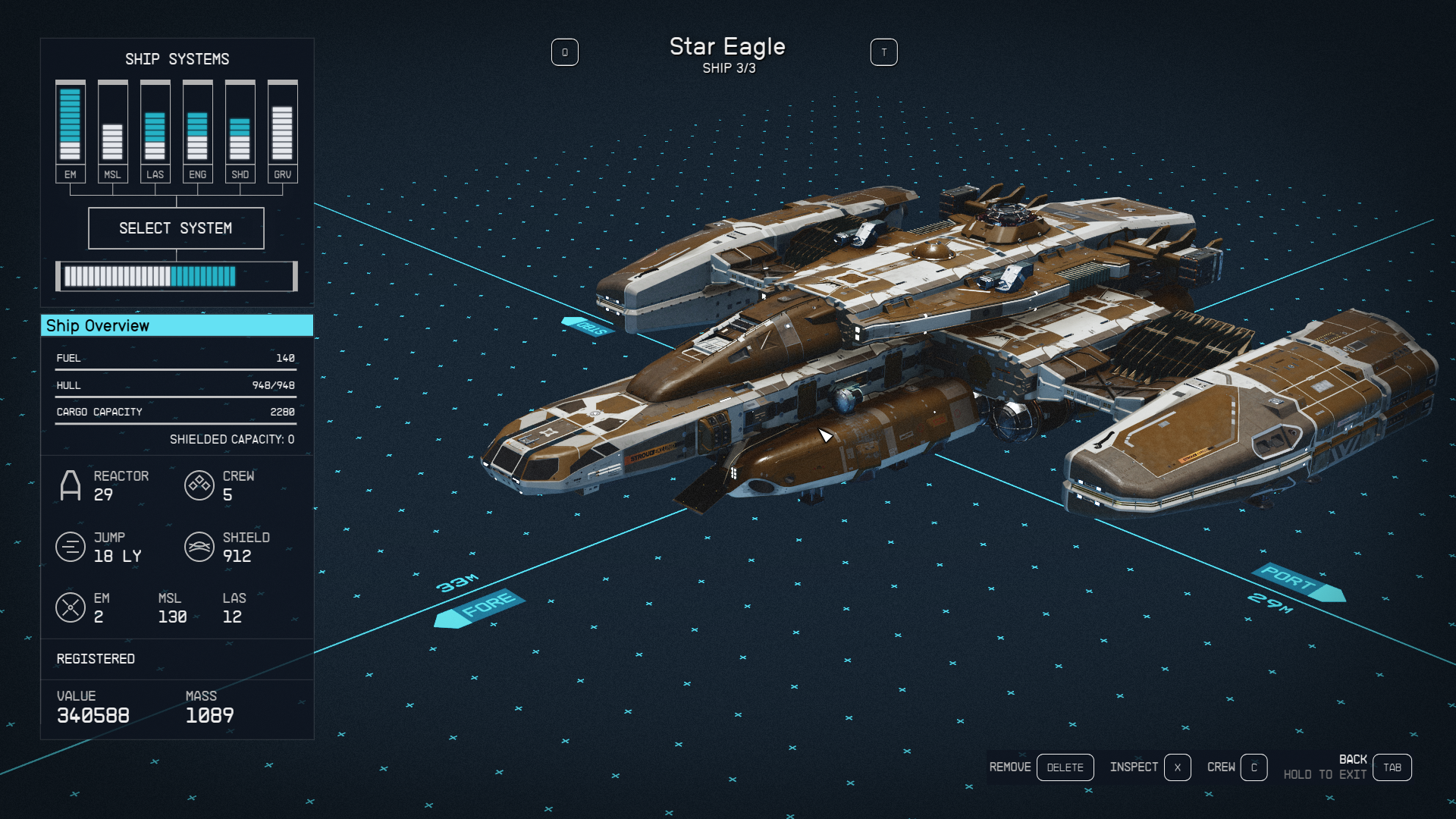Click the Shield icon showing 912

pyautogui.click(x=199, y=547)
